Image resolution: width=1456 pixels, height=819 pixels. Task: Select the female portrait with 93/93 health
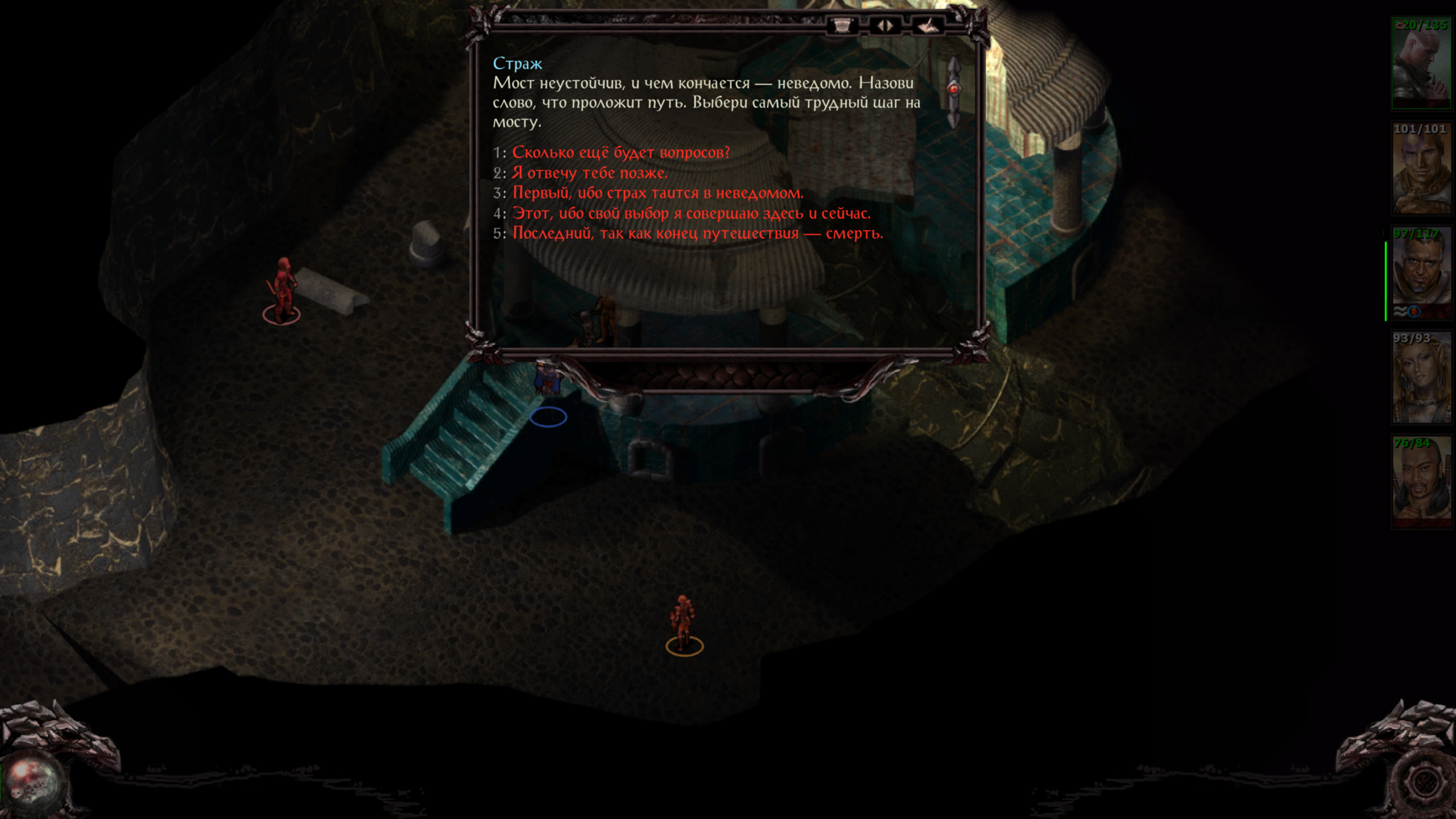point(1420,379)
